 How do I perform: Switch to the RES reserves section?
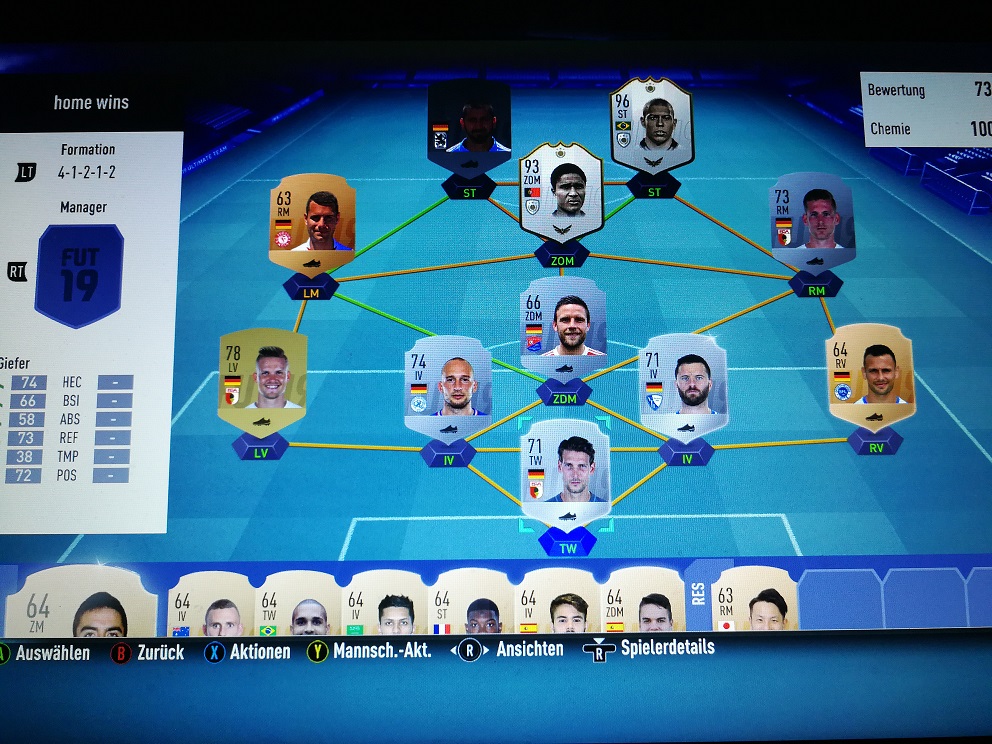697,595
